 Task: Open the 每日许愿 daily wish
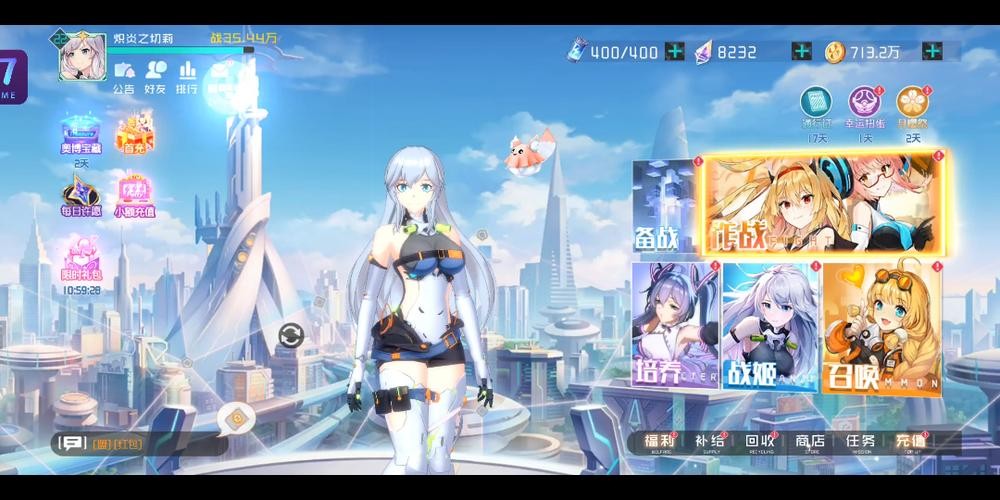coord(79,194)
